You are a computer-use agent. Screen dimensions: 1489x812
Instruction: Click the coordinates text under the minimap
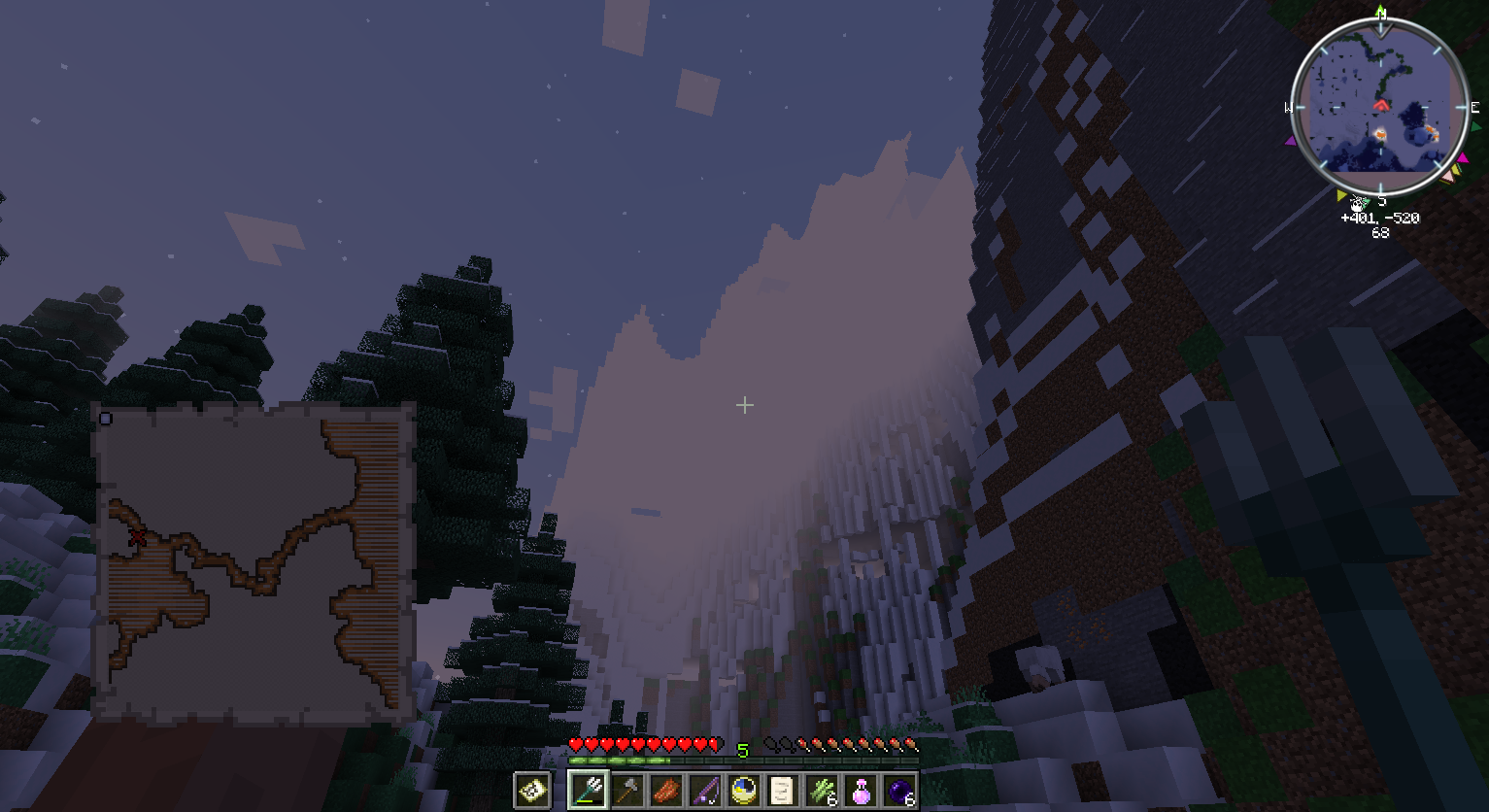pyautogui.click(x=1381, y=218)
